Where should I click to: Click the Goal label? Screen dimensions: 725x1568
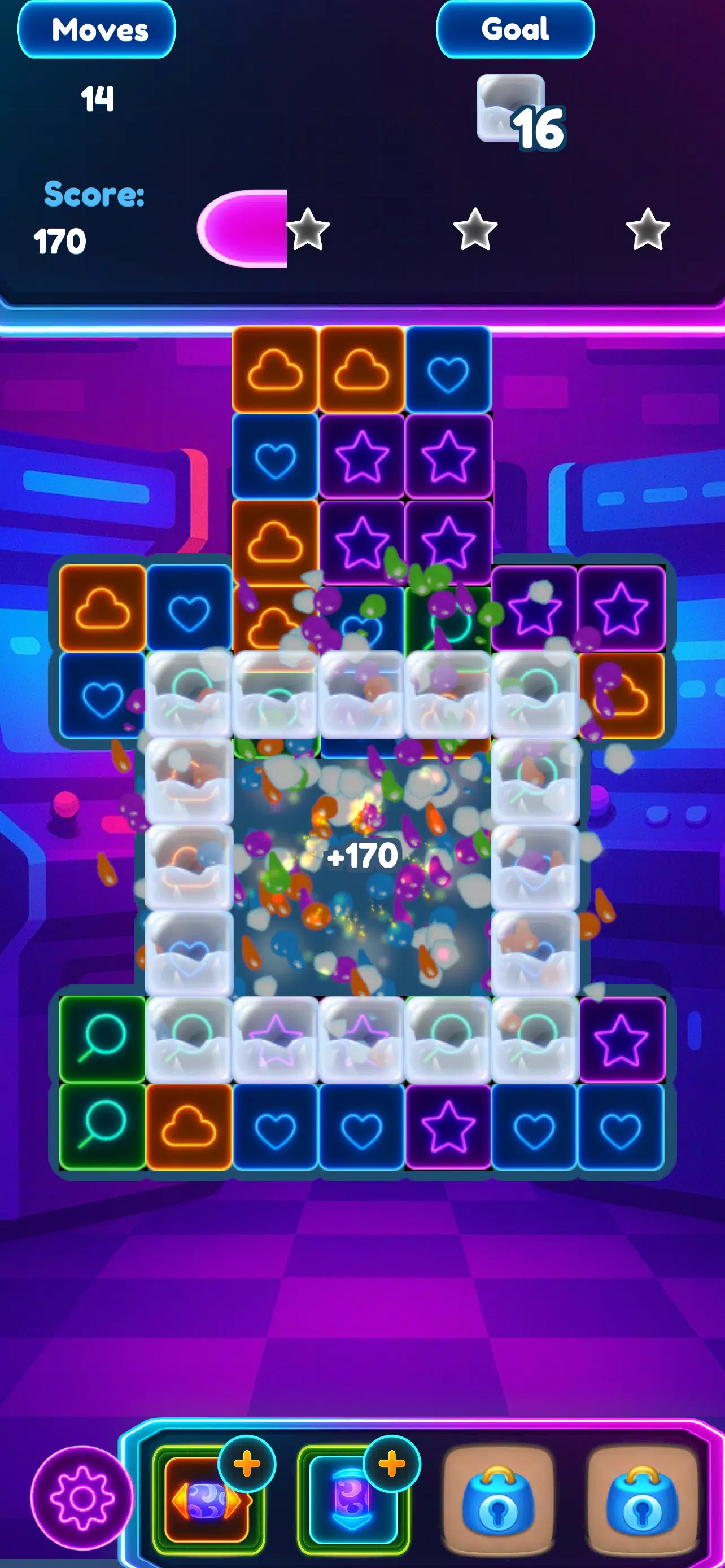(x=514, y=29)
